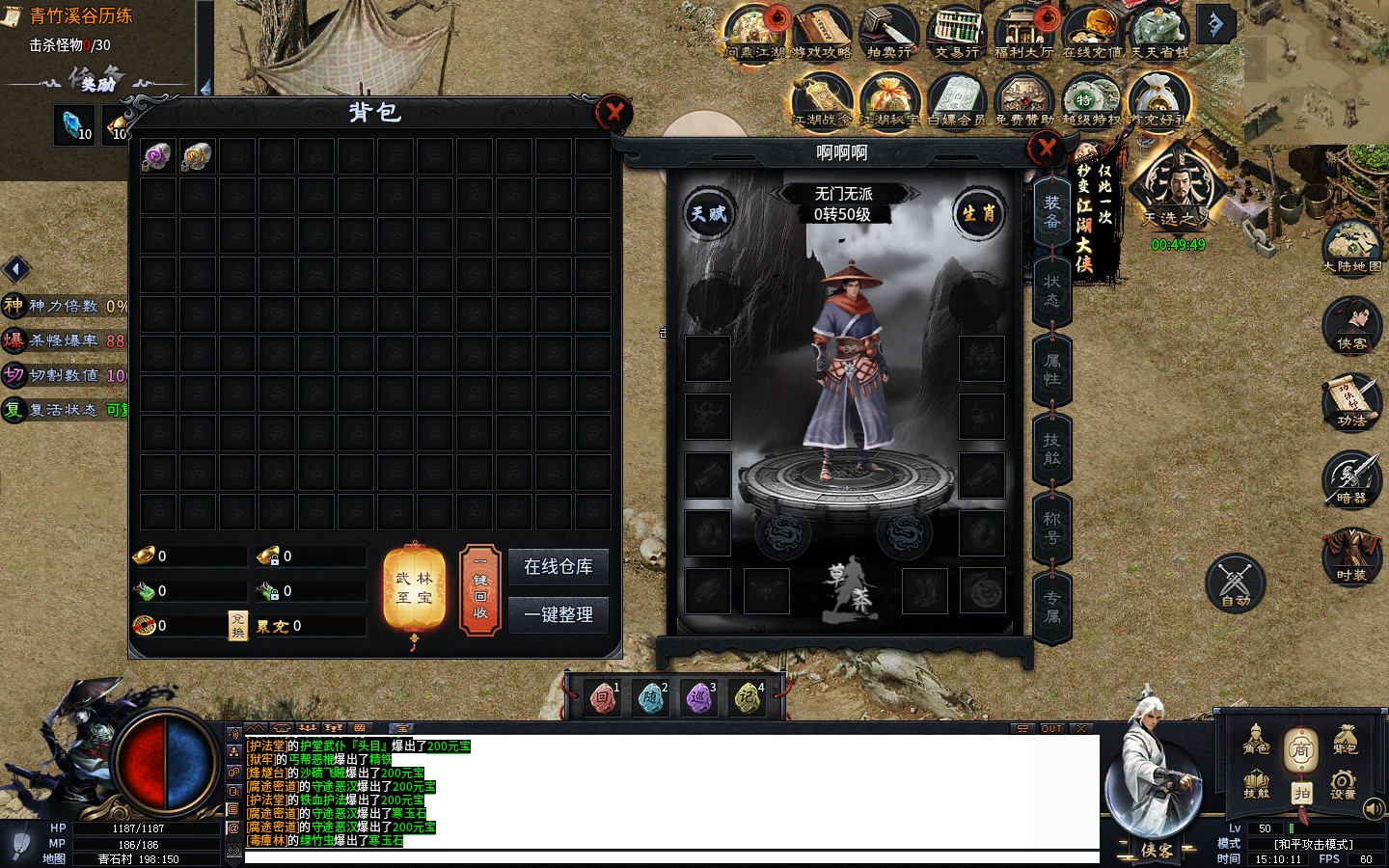Open the 在线仓库 online warehouse

pyautogui.click(x=558, y=567)
